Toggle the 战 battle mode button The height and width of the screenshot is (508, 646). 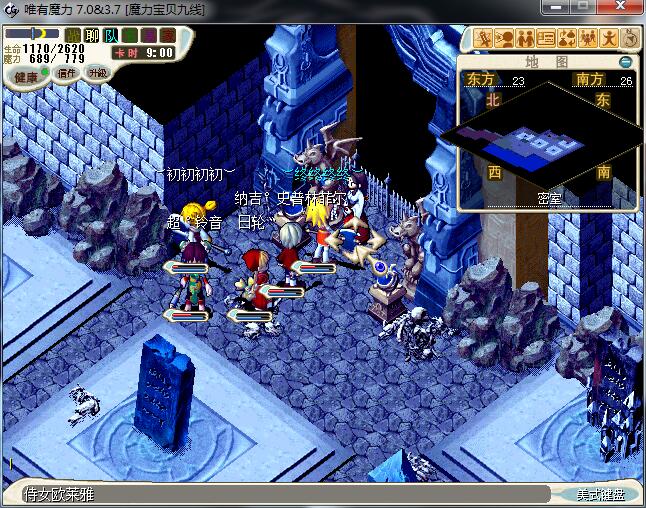(73, 36)
